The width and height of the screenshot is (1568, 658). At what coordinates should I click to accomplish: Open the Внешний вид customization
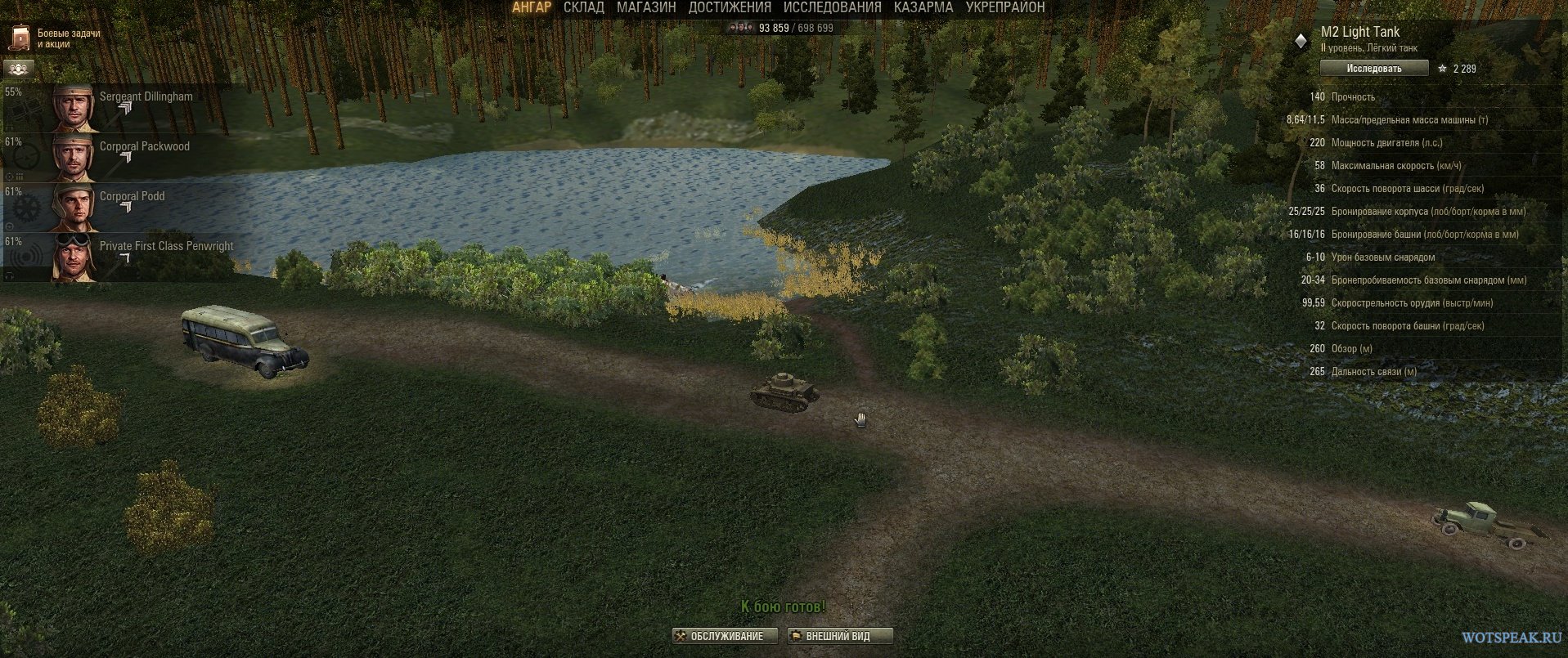click(x=839, y=636)
